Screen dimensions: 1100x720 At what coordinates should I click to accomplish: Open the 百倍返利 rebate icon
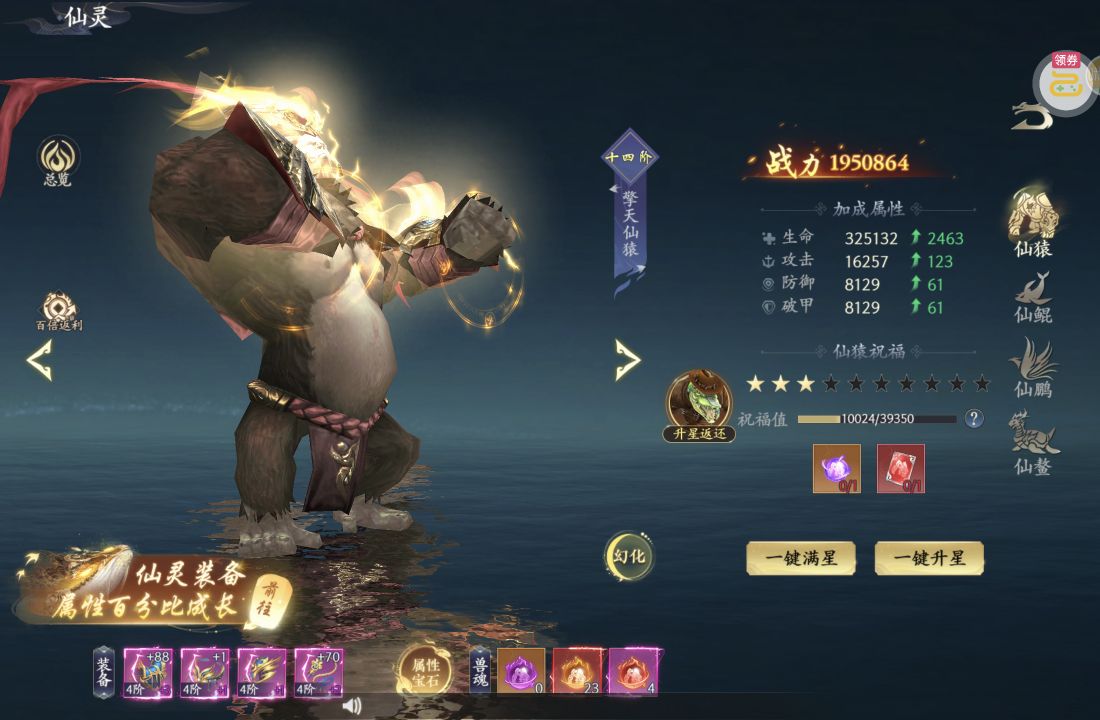pos(58,312)
